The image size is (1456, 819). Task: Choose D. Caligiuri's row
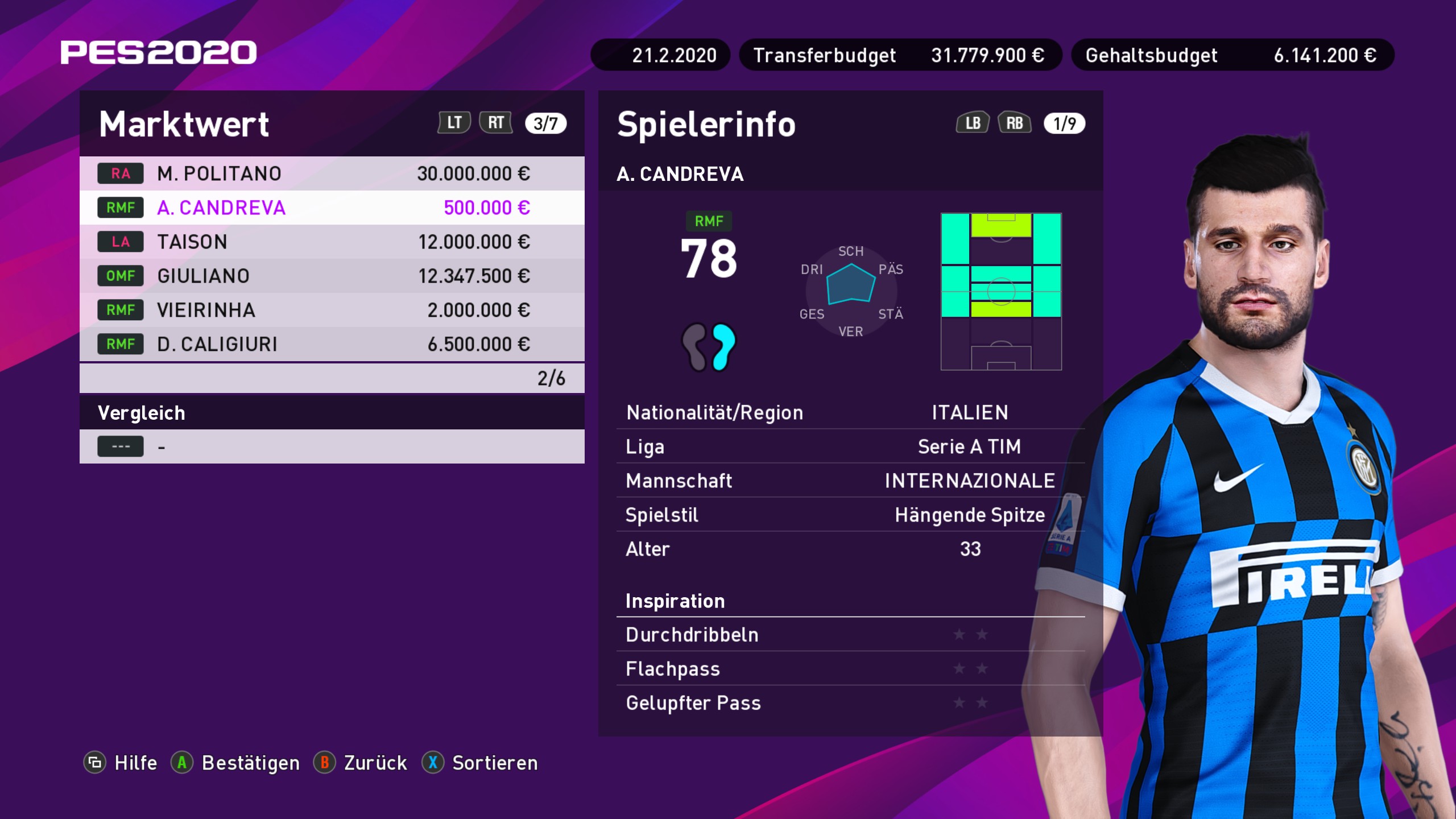[332, 344]
